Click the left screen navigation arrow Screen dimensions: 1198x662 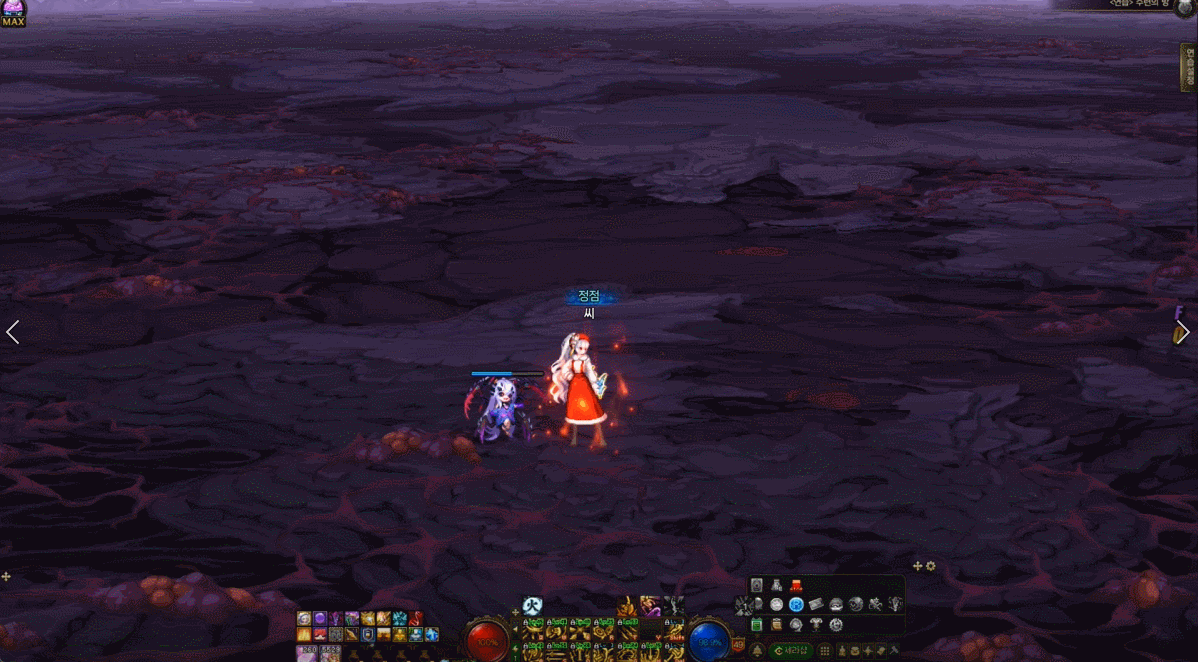(x=13, y=332)
